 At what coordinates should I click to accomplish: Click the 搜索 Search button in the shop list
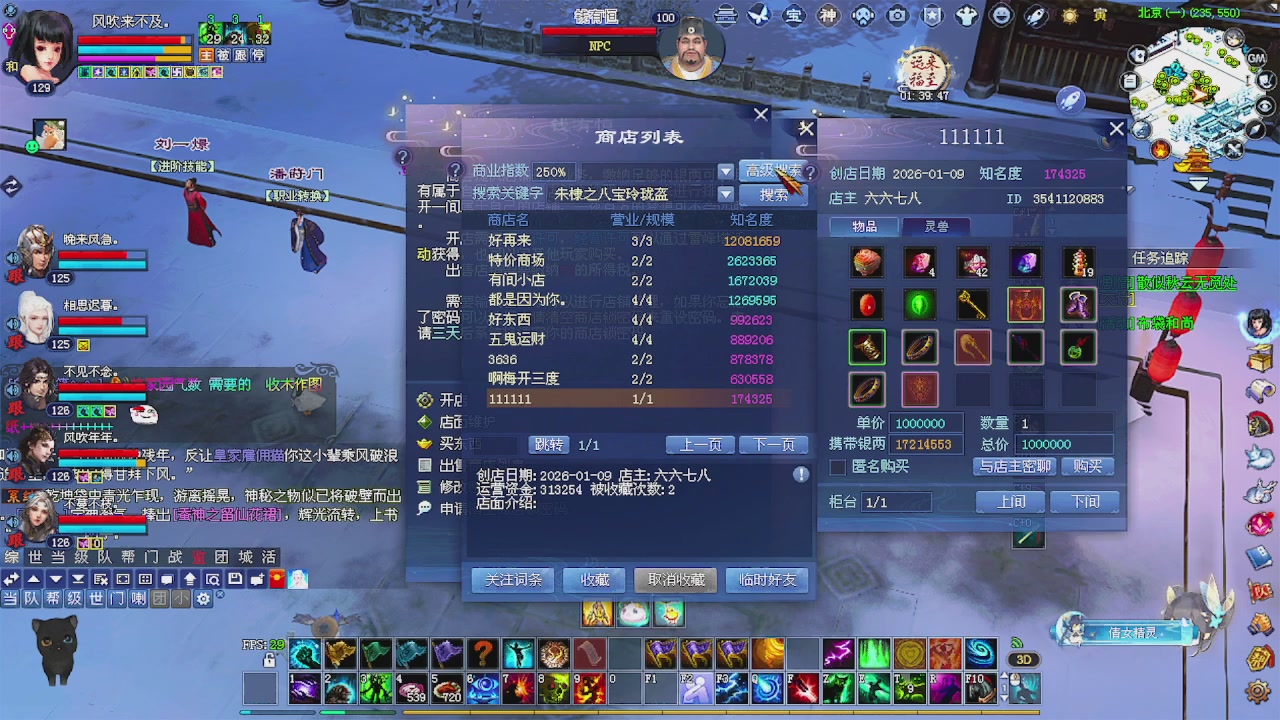click(x=775, y=194)
